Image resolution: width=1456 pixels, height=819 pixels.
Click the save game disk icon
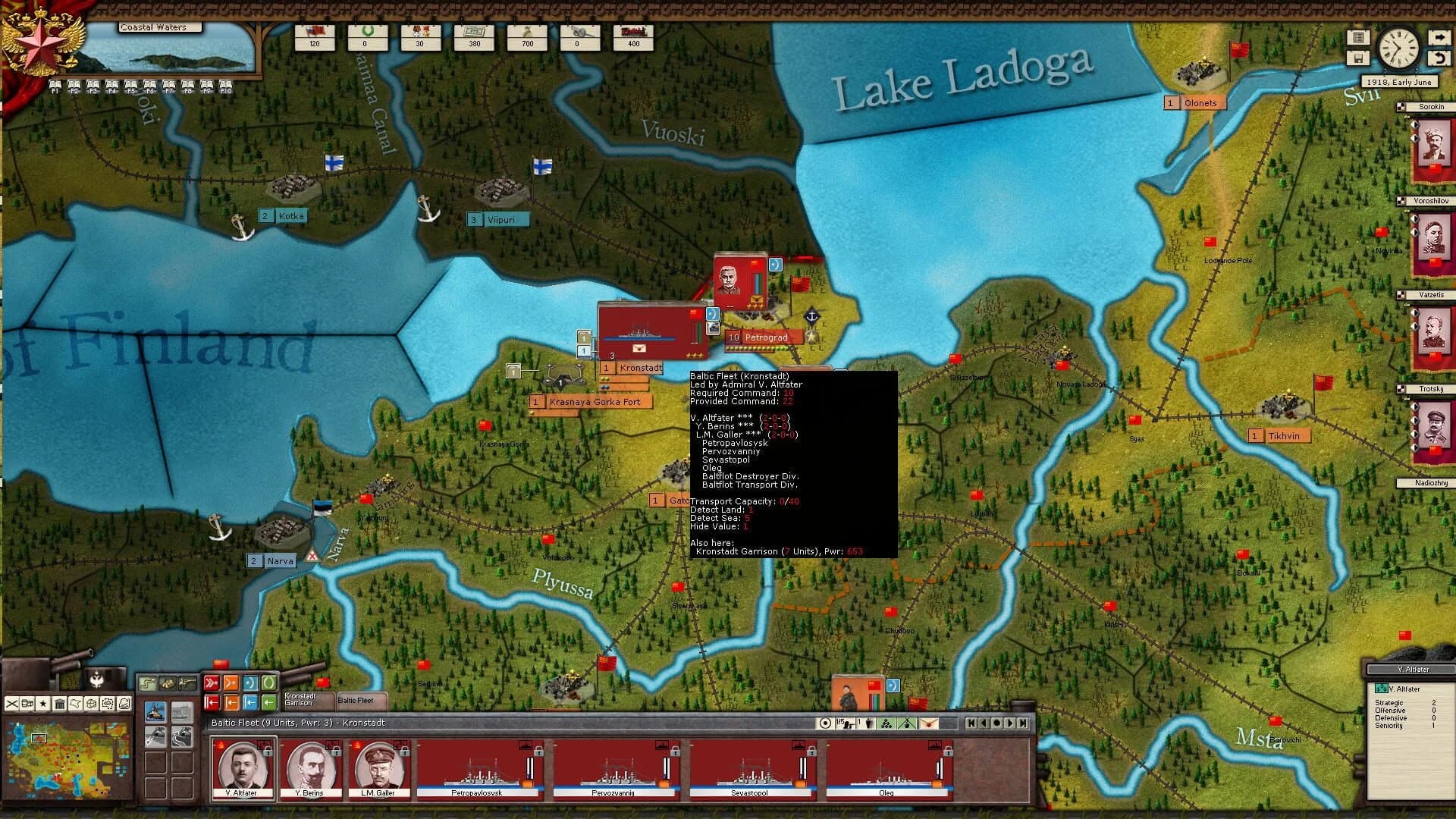click(x=1359, y=58)
